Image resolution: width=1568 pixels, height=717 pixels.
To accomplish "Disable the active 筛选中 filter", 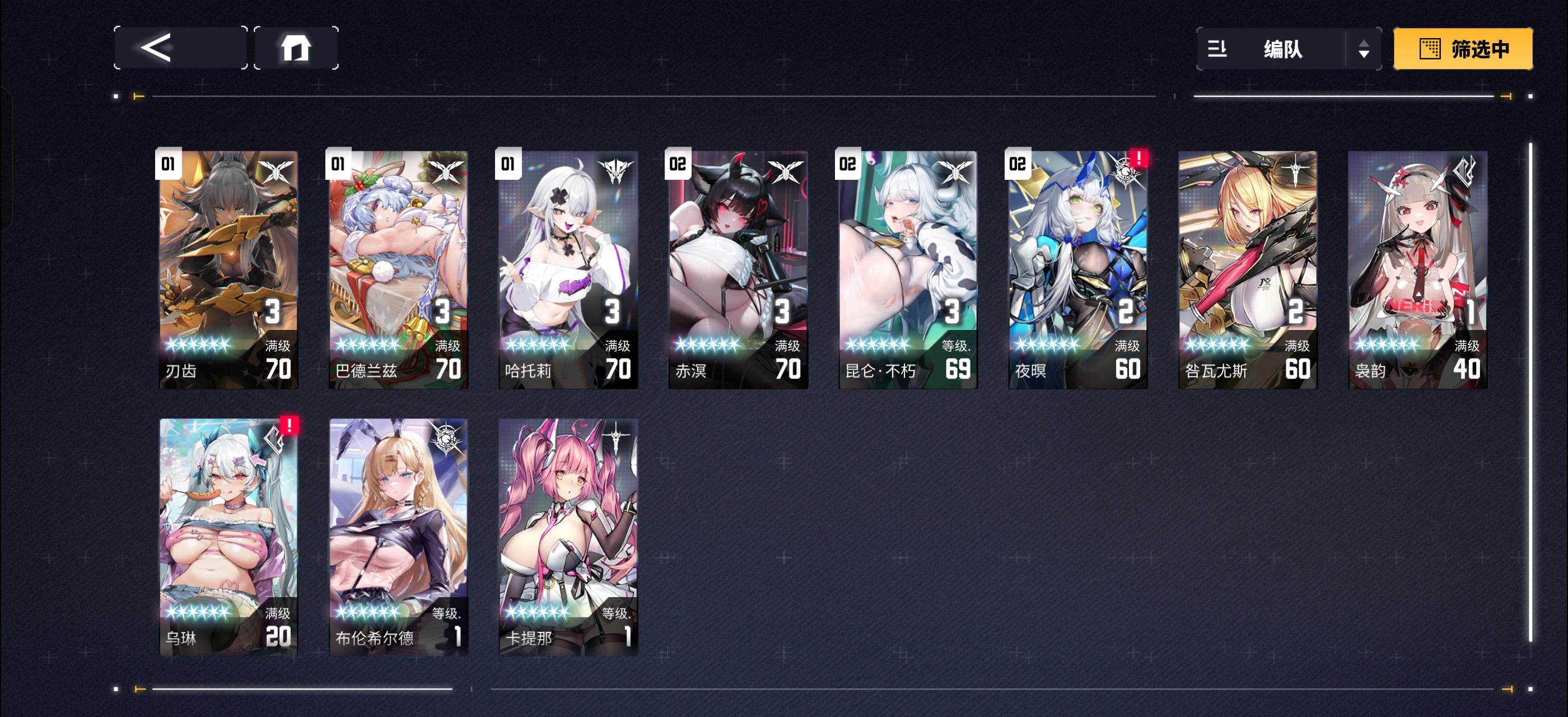I will (1463, 50).
